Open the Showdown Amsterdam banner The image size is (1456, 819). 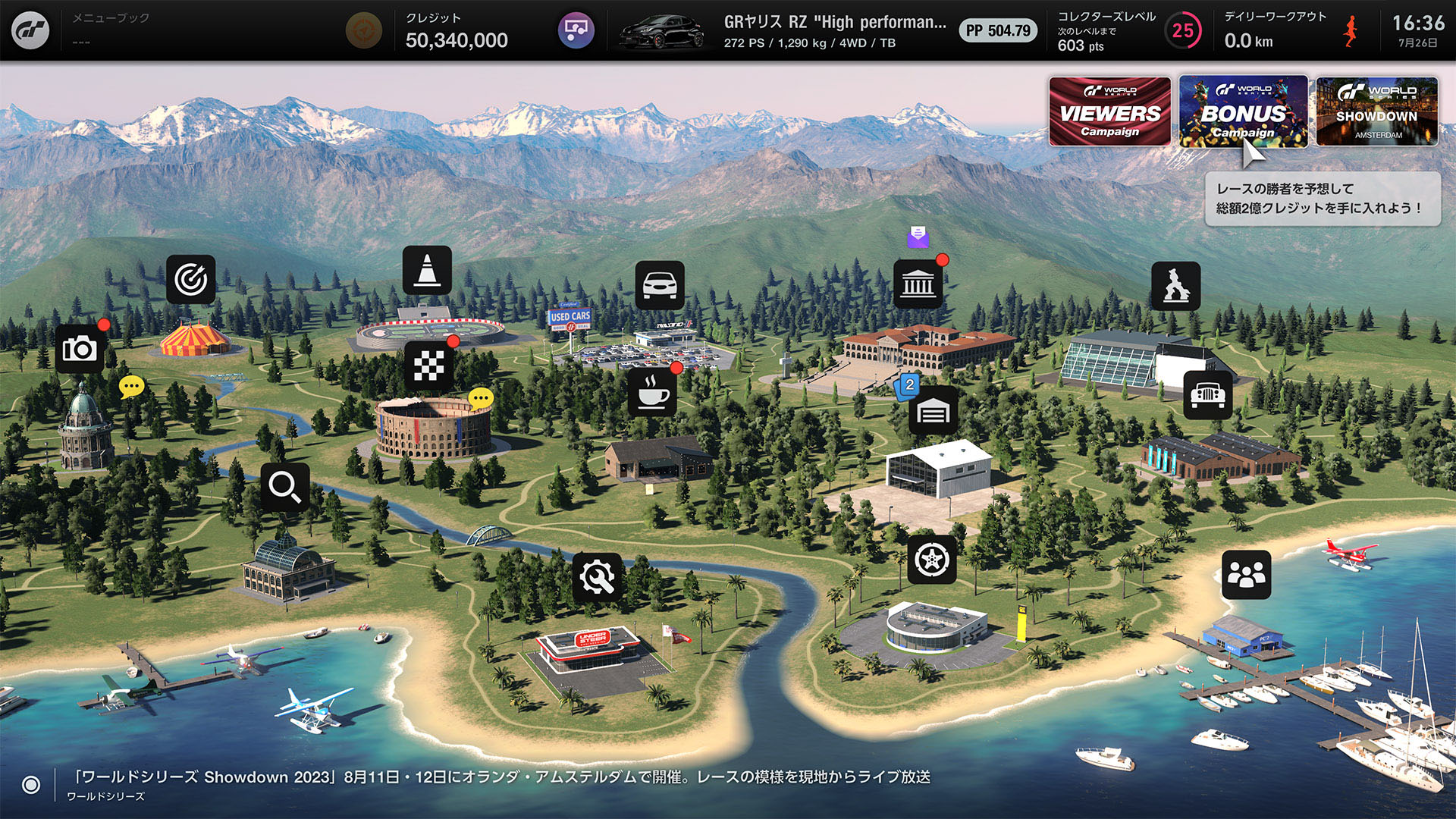coord(1376,111)
